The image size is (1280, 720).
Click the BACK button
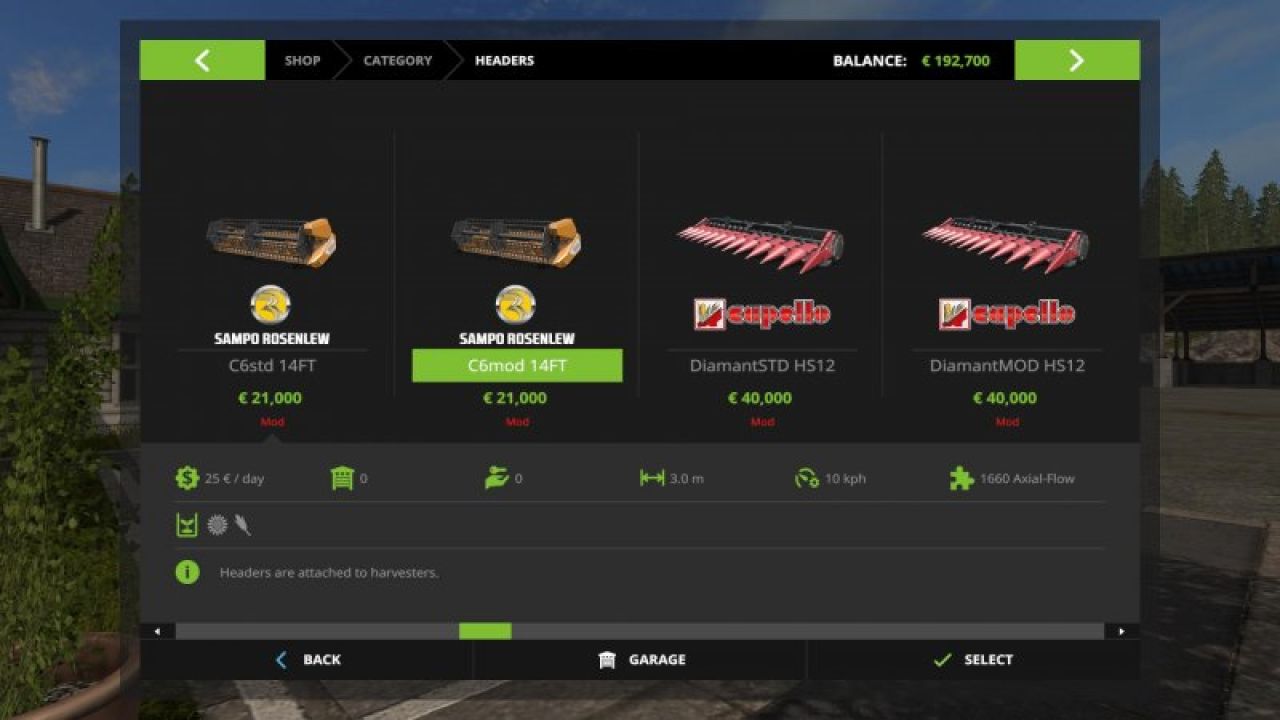[x=308, y=660]
